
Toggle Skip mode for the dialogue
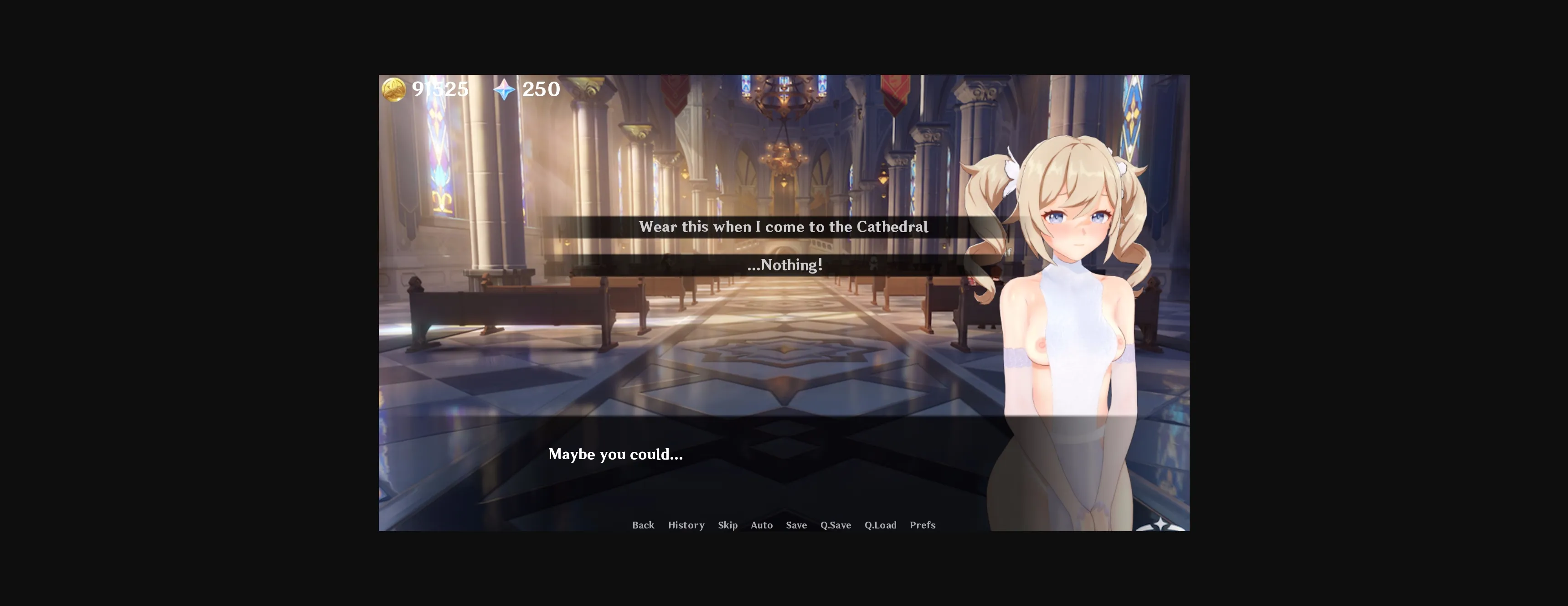[x=728, y=525]
